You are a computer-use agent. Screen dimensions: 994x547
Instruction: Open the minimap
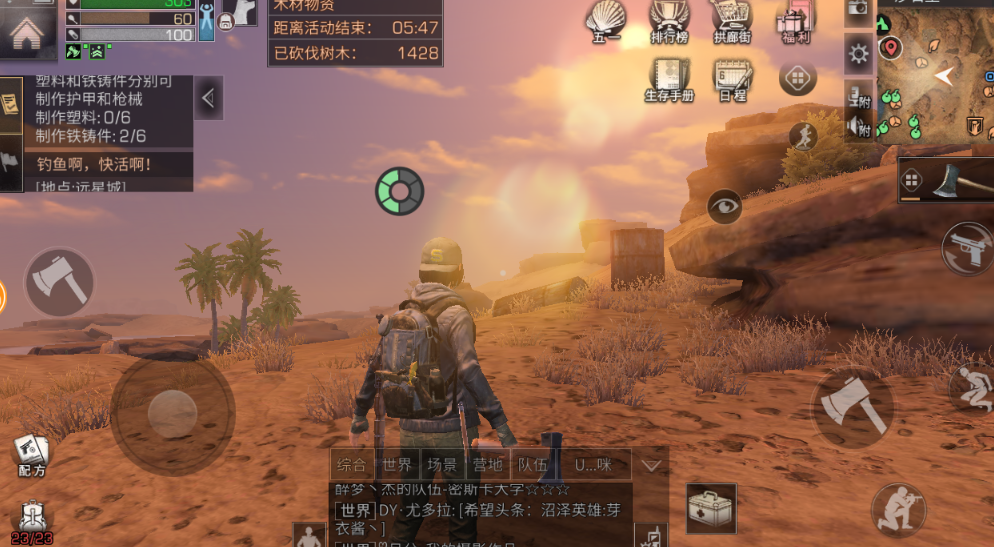click(935, 72)
